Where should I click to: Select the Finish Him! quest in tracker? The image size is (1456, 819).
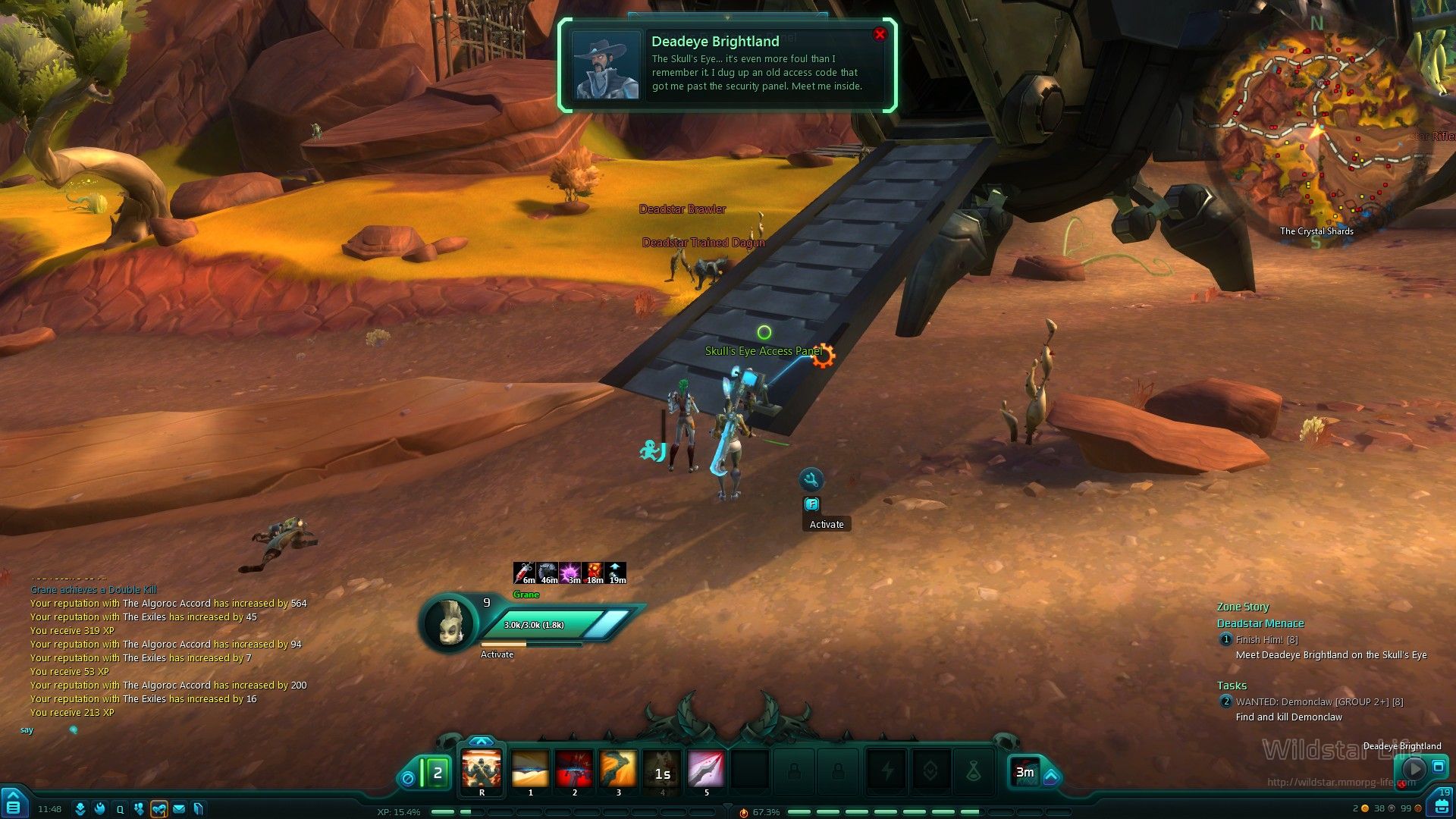1266,640
